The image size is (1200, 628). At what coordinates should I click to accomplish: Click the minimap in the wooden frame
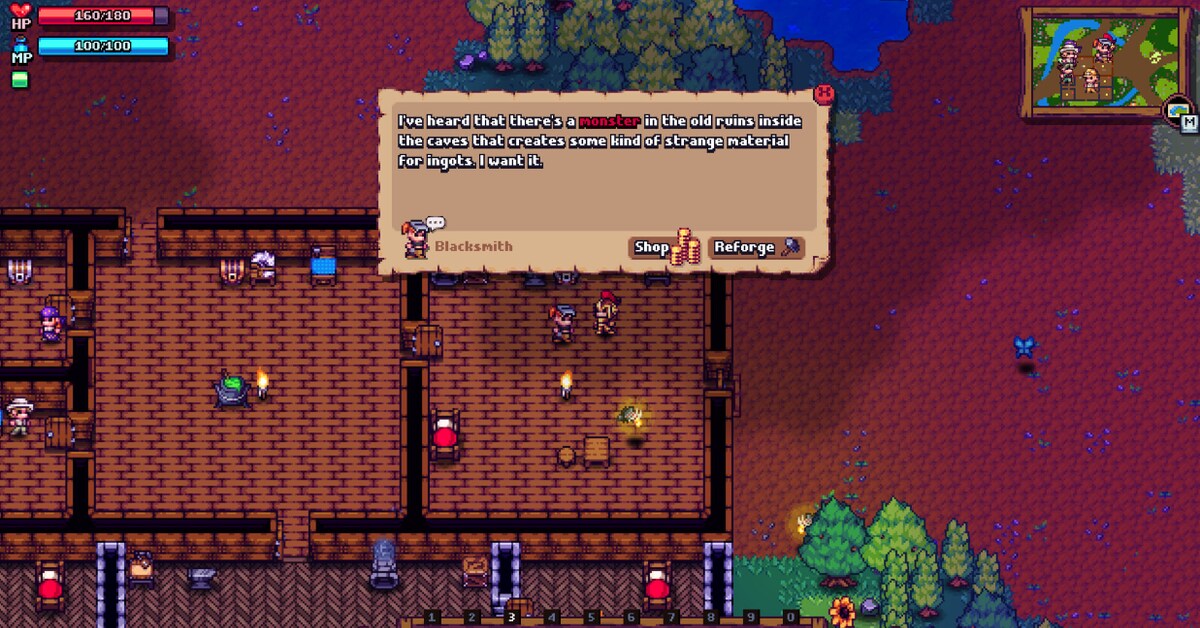[x=1093, y=60]
